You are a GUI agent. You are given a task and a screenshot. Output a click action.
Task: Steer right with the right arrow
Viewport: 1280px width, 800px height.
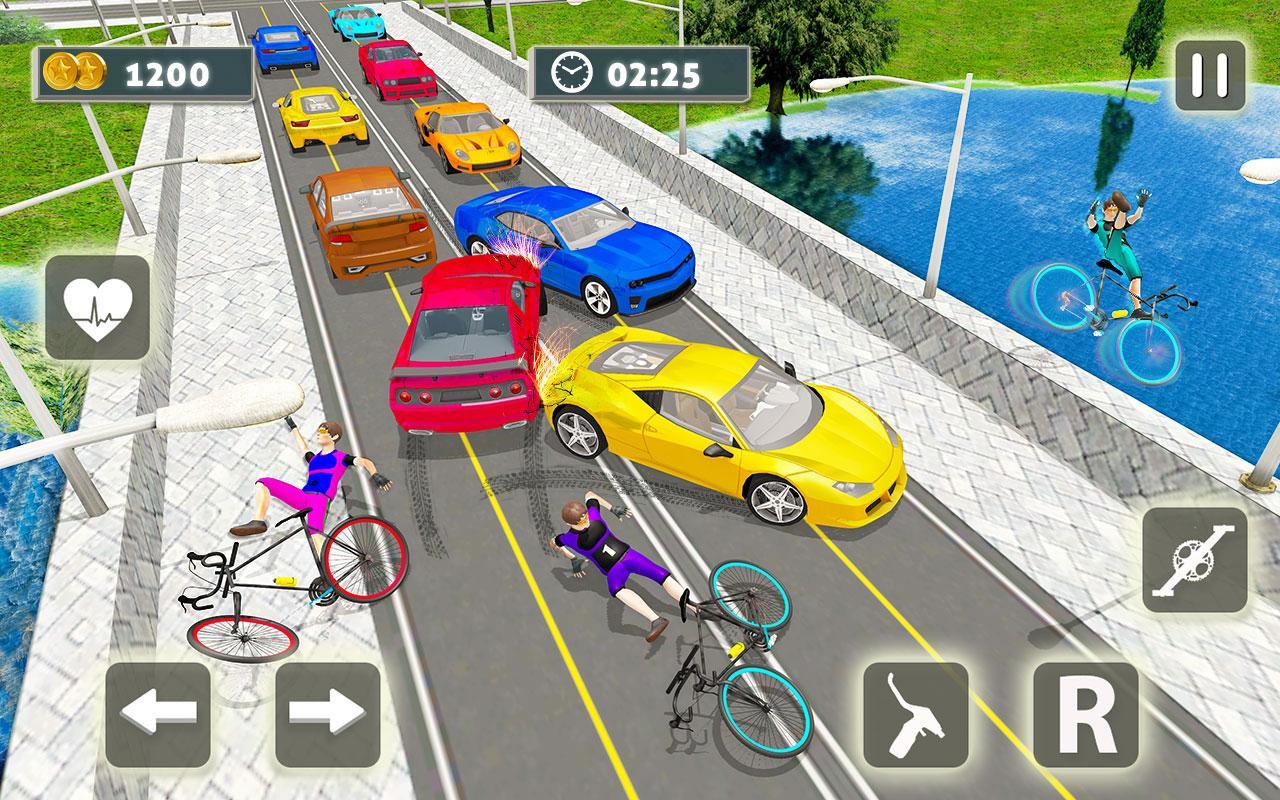tap(327, 714)
